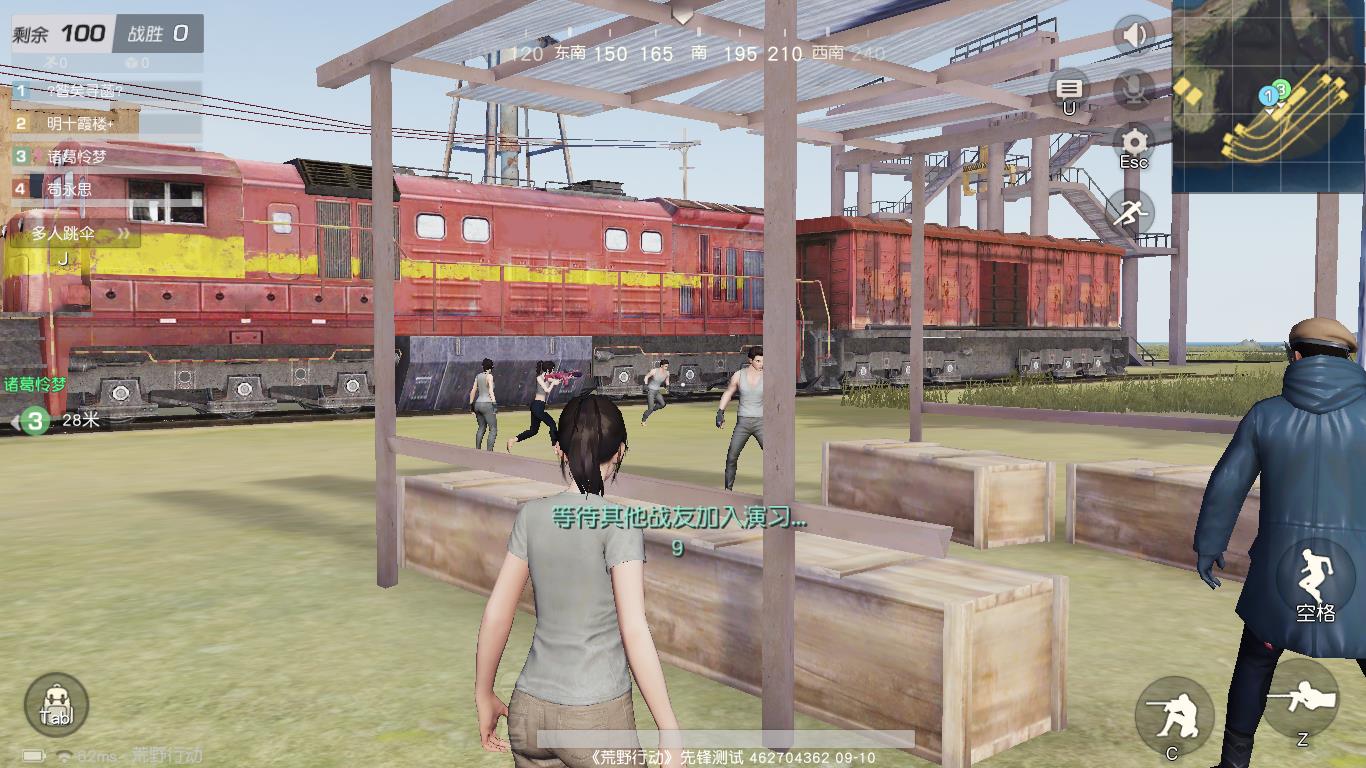Click the 多人跳伞 group parachute button
Viewport: 1366px width, 768px height.
[75, 233]
